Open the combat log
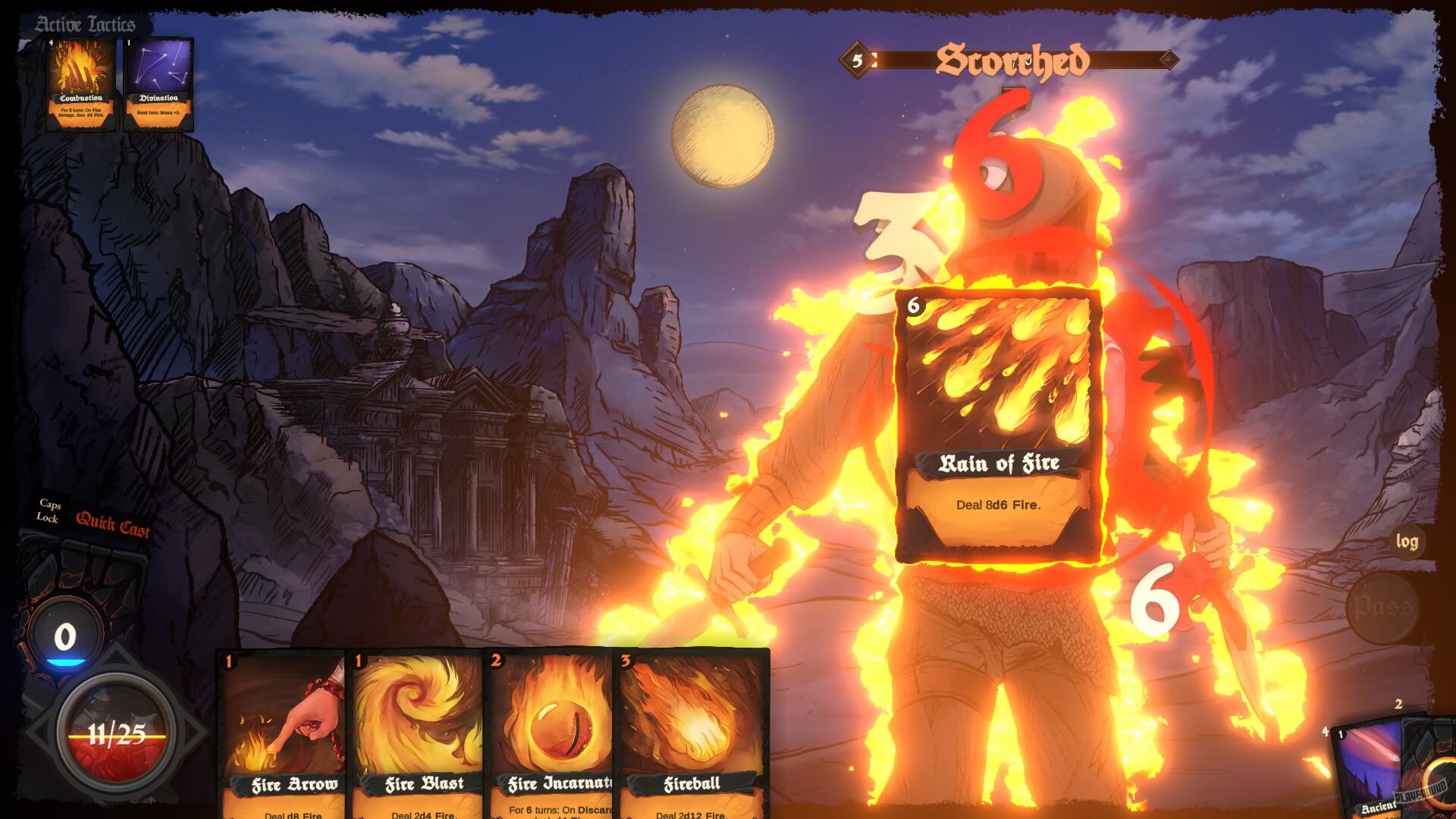This screenshot has width=1456, height=819. [x=1407, y=543]
